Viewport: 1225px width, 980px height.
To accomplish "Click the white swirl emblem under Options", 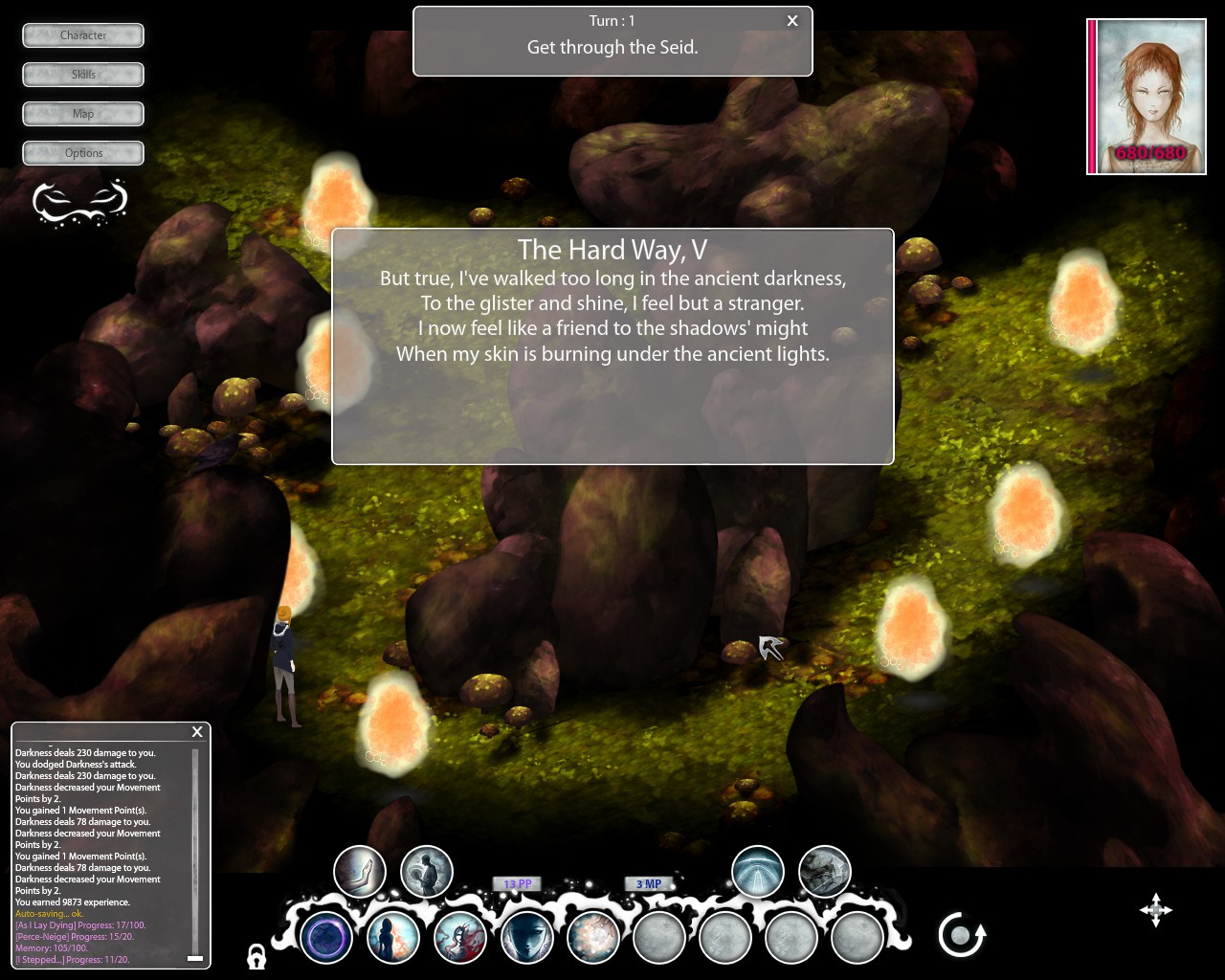I will pos(79,201).
